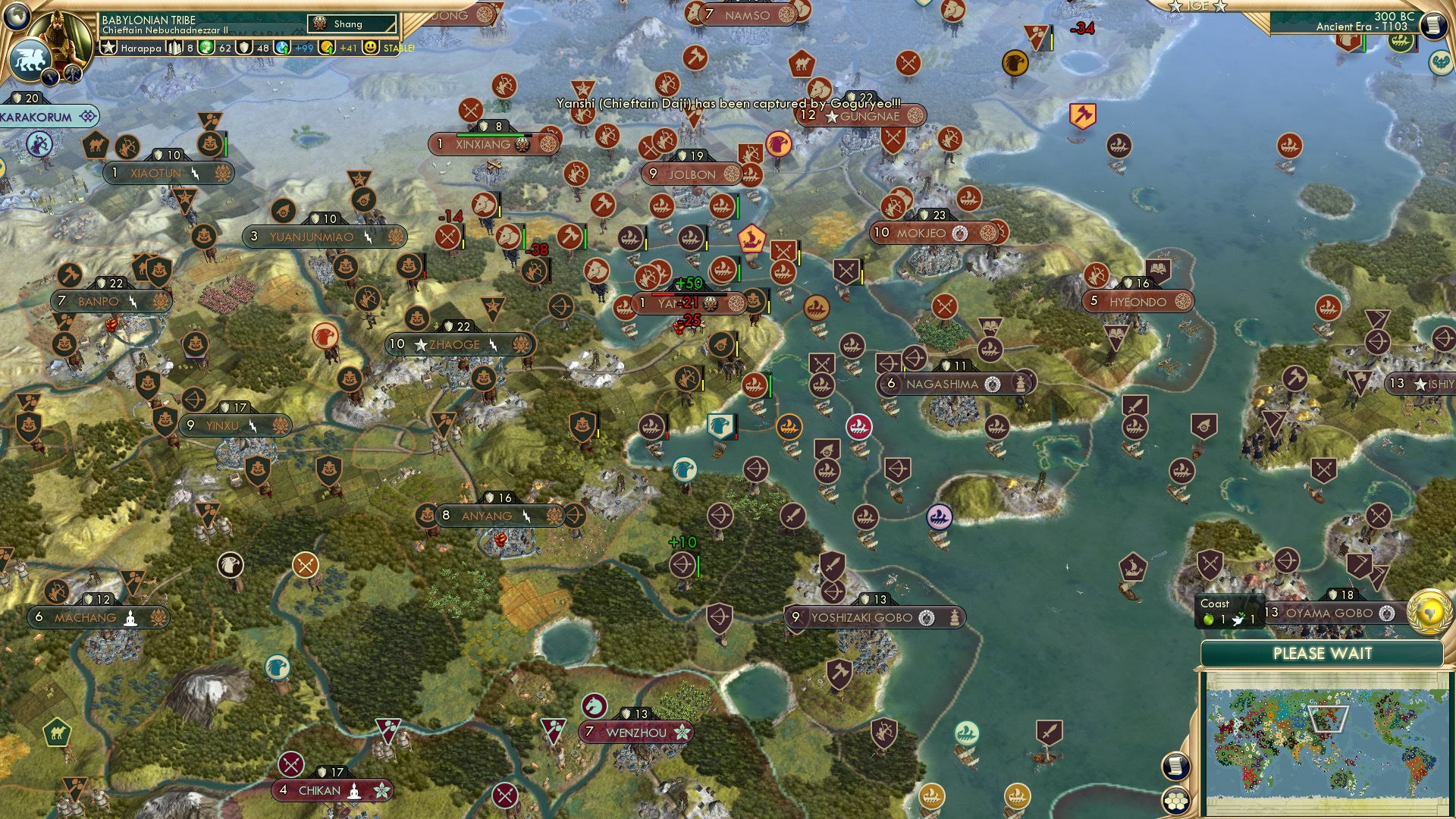Click the STABLE happiness smiley icon

point(371,48)
